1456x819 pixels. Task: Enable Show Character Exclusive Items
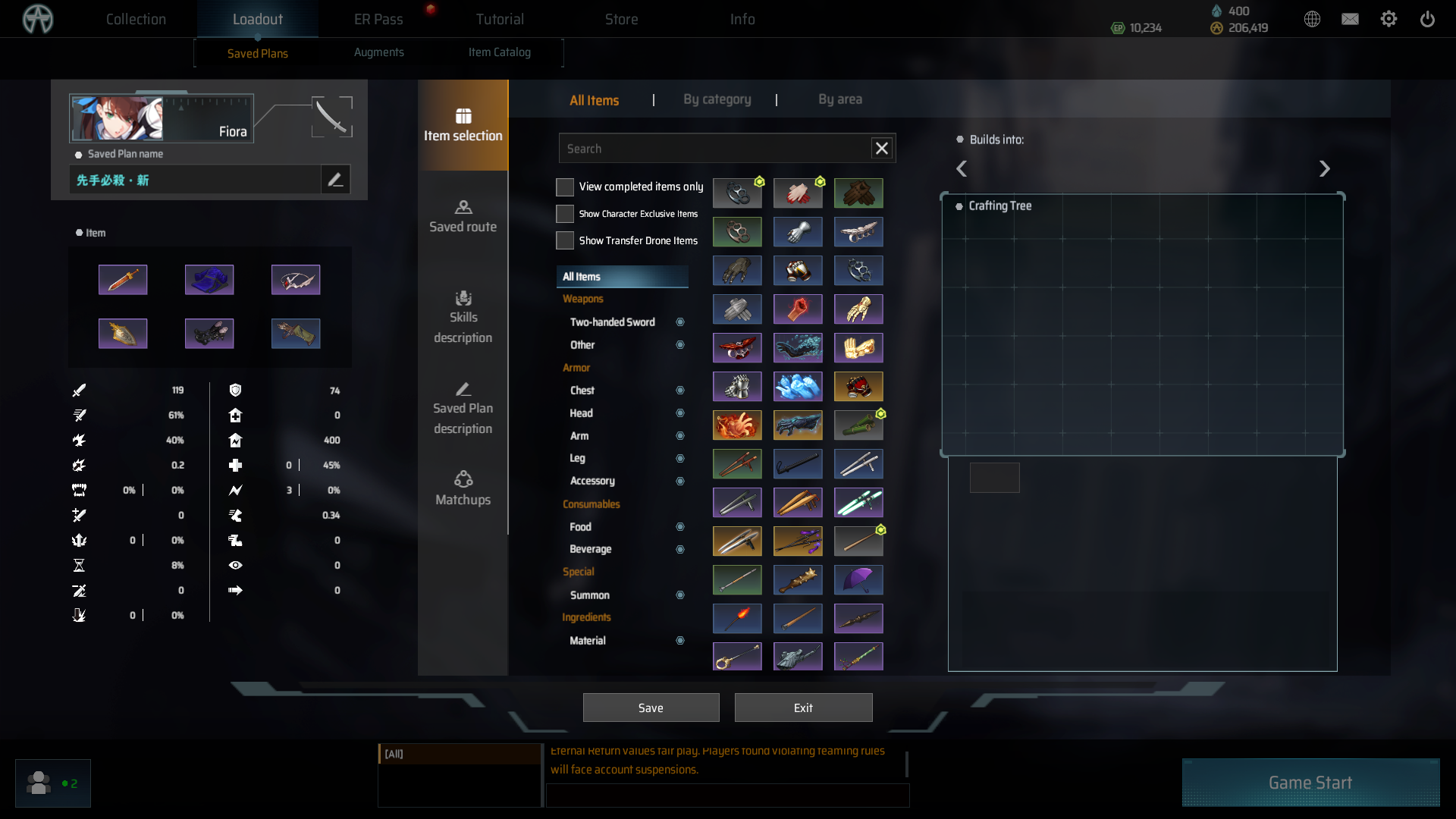click(x=565, y=214)
